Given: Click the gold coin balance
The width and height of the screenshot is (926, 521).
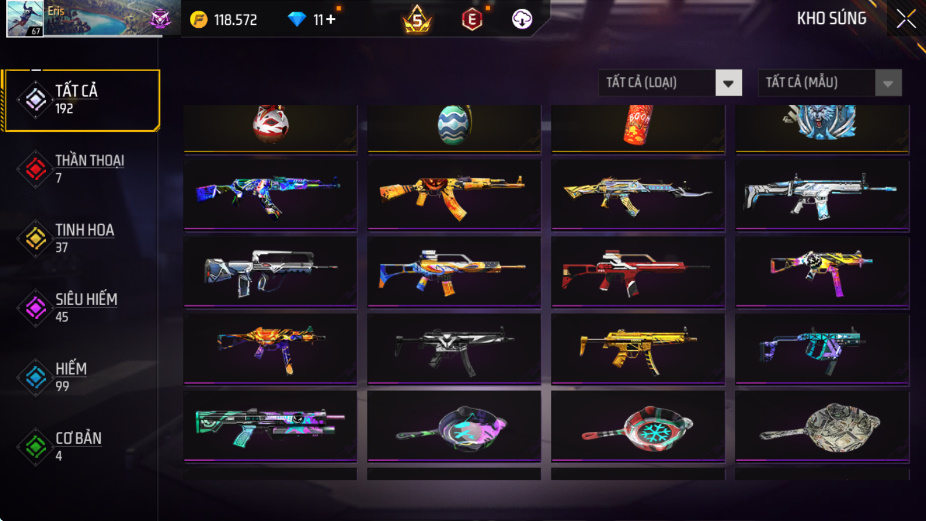Looking at the screenshot, I should 224,20.
